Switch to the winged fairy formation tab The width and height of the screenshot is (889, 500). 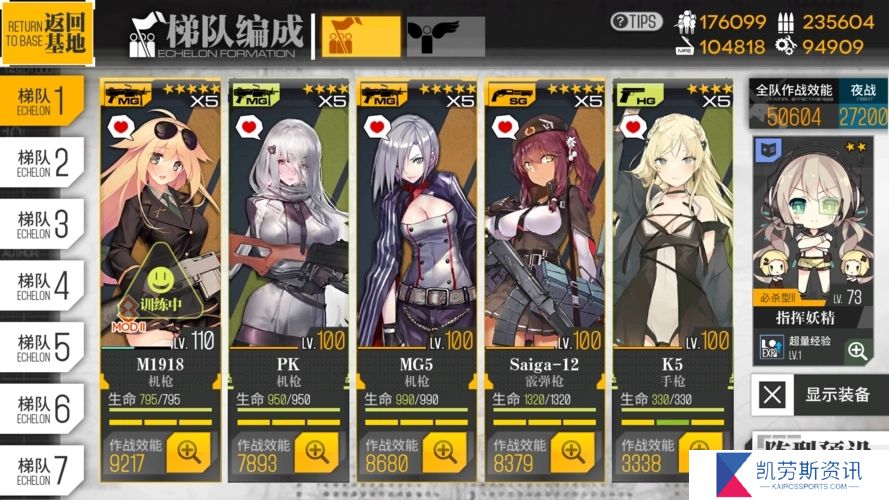point(433,37)
